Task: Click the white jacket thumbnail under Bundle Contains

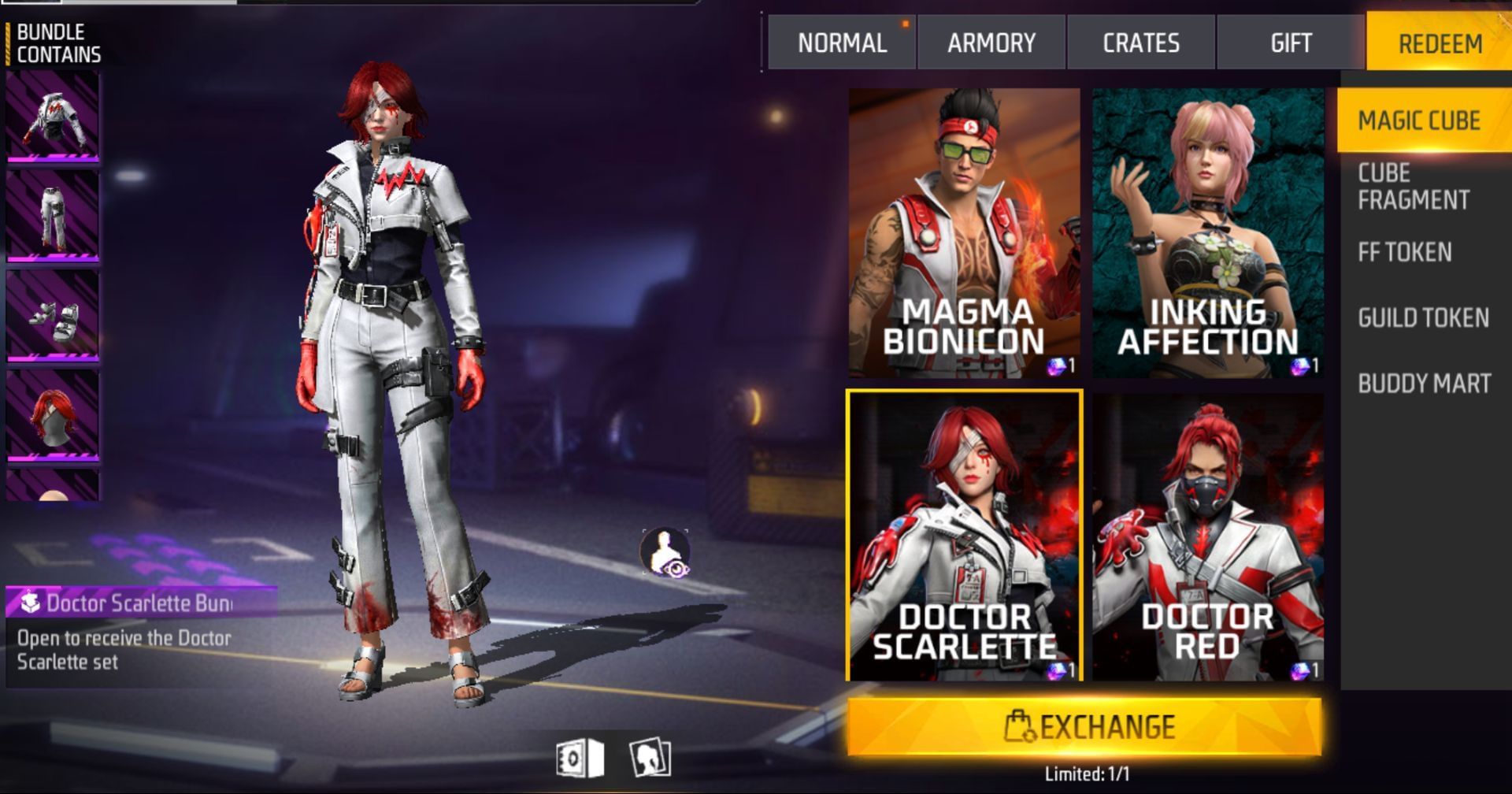Action: click(x=54, y=118)
